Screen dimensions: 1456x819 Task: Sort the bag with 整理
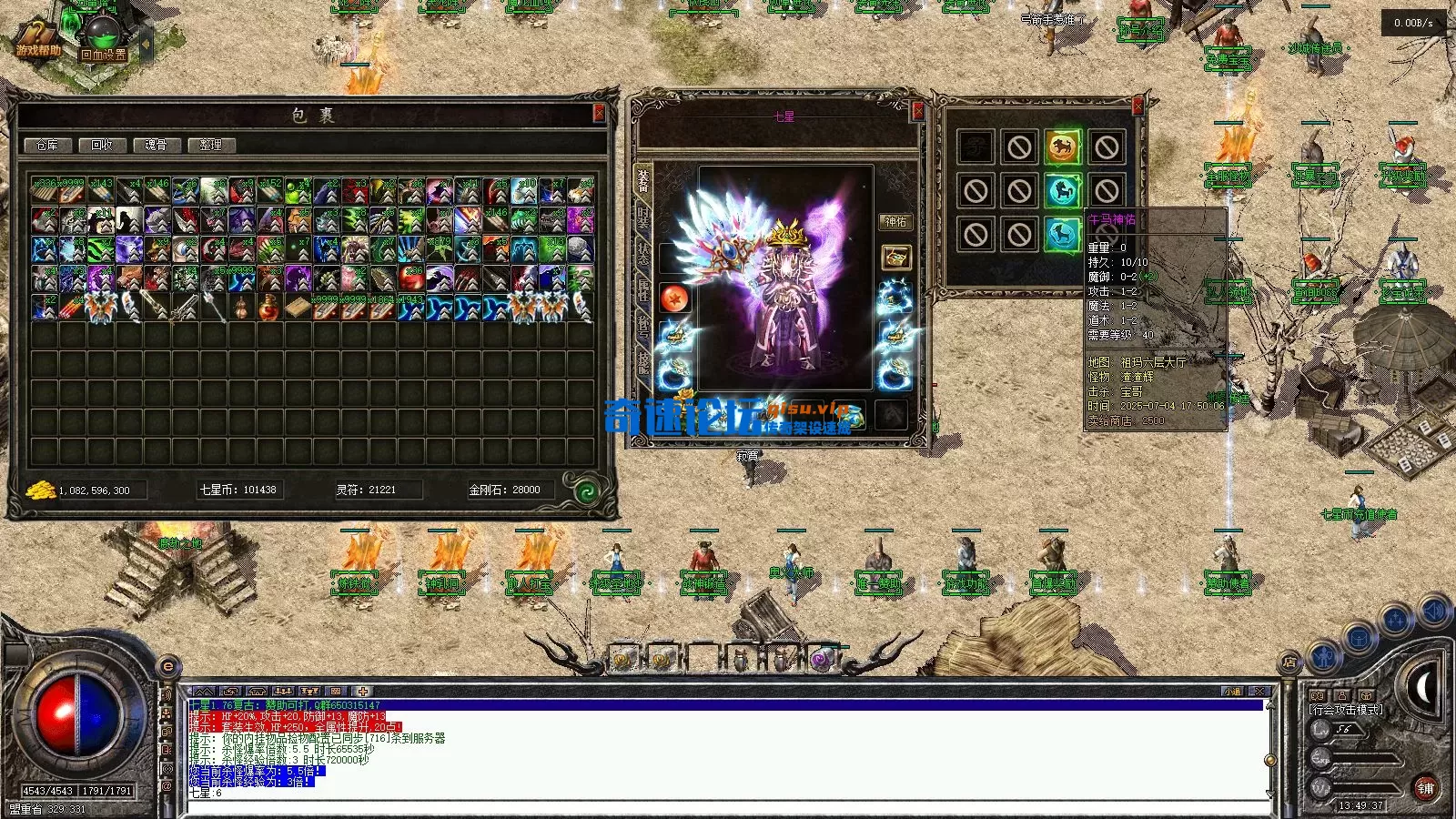point(211,146)
